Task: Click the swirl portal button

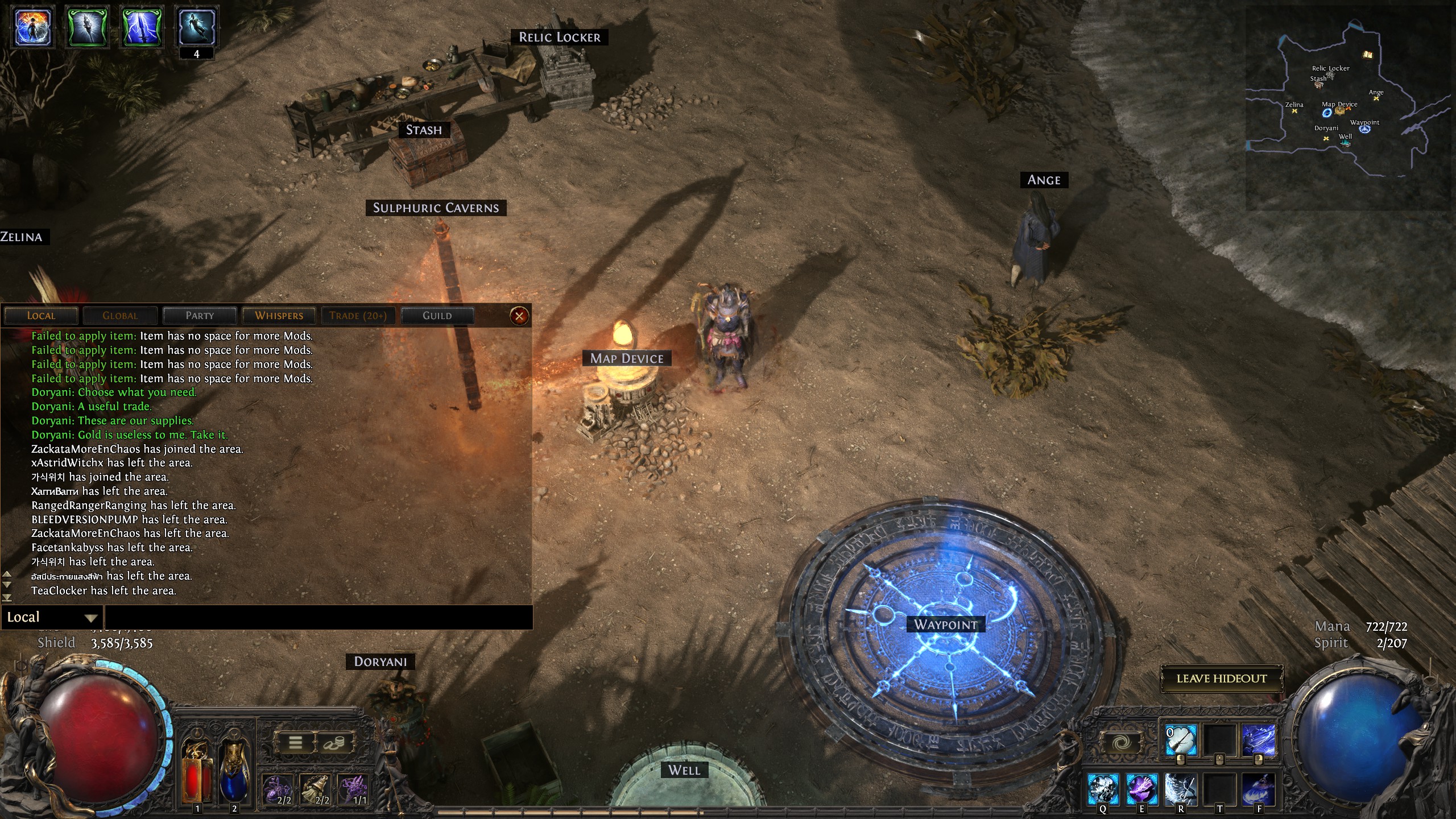Action: (x=1122, y=743)
